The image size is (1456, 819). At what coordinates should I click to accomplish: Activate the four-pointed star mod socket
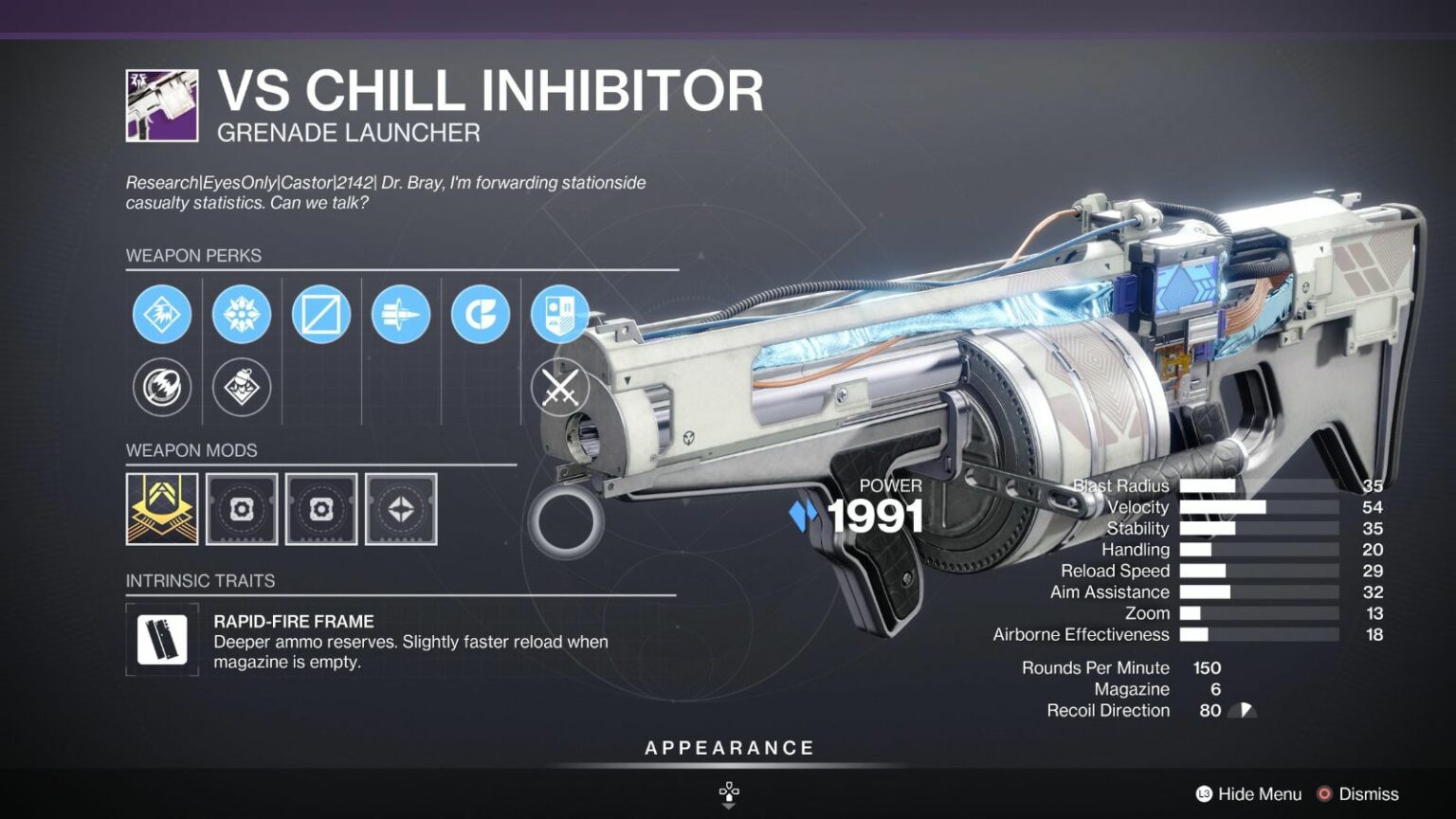coord(402,509)
